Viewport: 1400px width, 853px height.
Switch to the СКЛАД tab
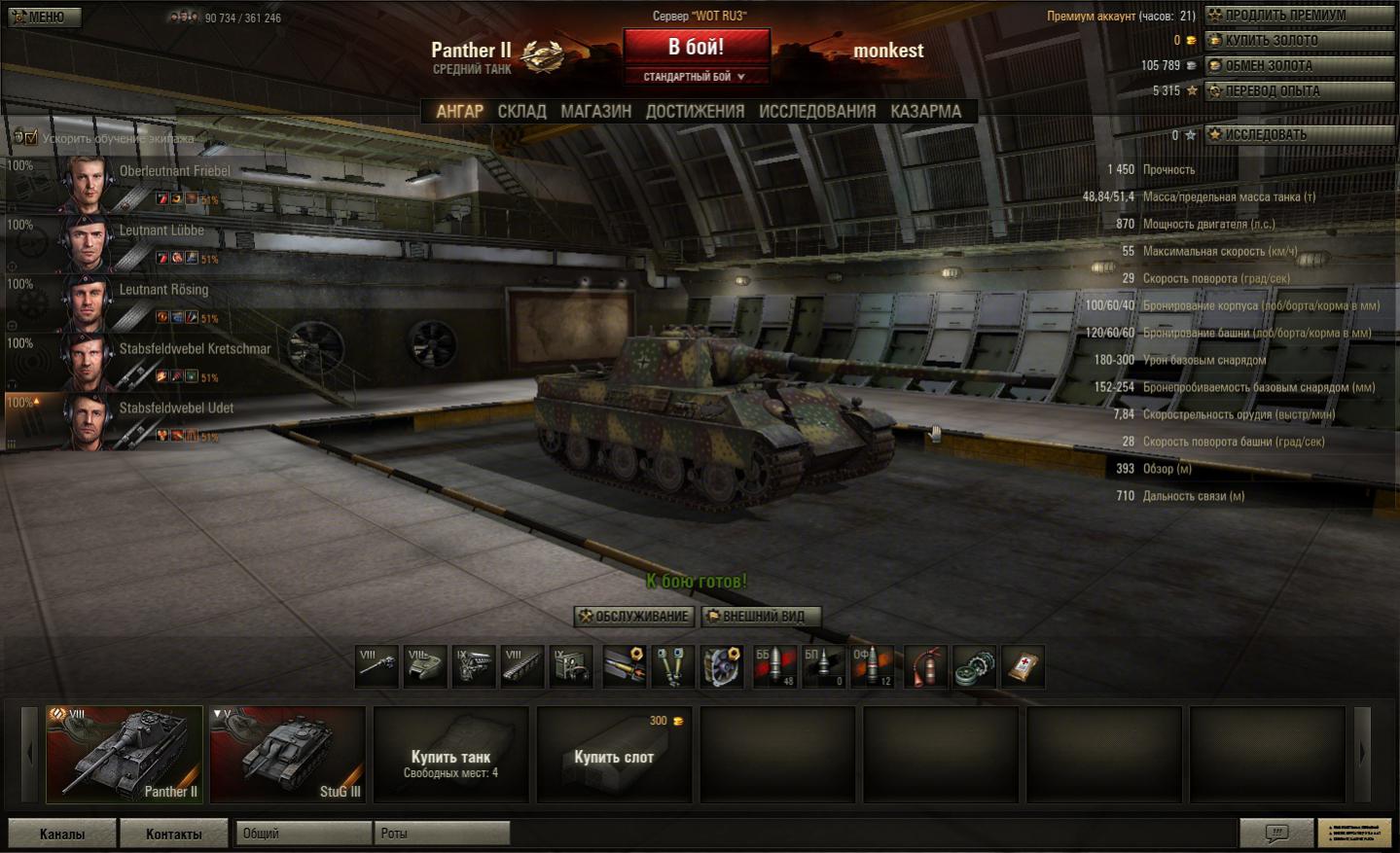[521, 112]
